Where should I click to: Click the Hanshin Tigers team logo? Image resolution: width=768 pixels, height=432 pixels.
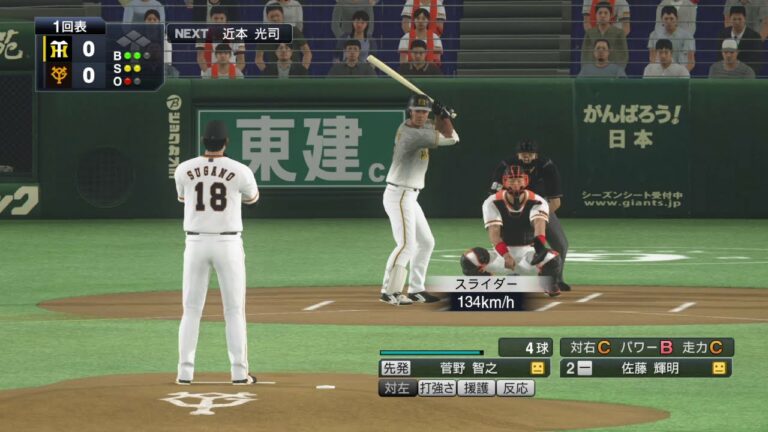pyautogui.click(x=57, y=48)
